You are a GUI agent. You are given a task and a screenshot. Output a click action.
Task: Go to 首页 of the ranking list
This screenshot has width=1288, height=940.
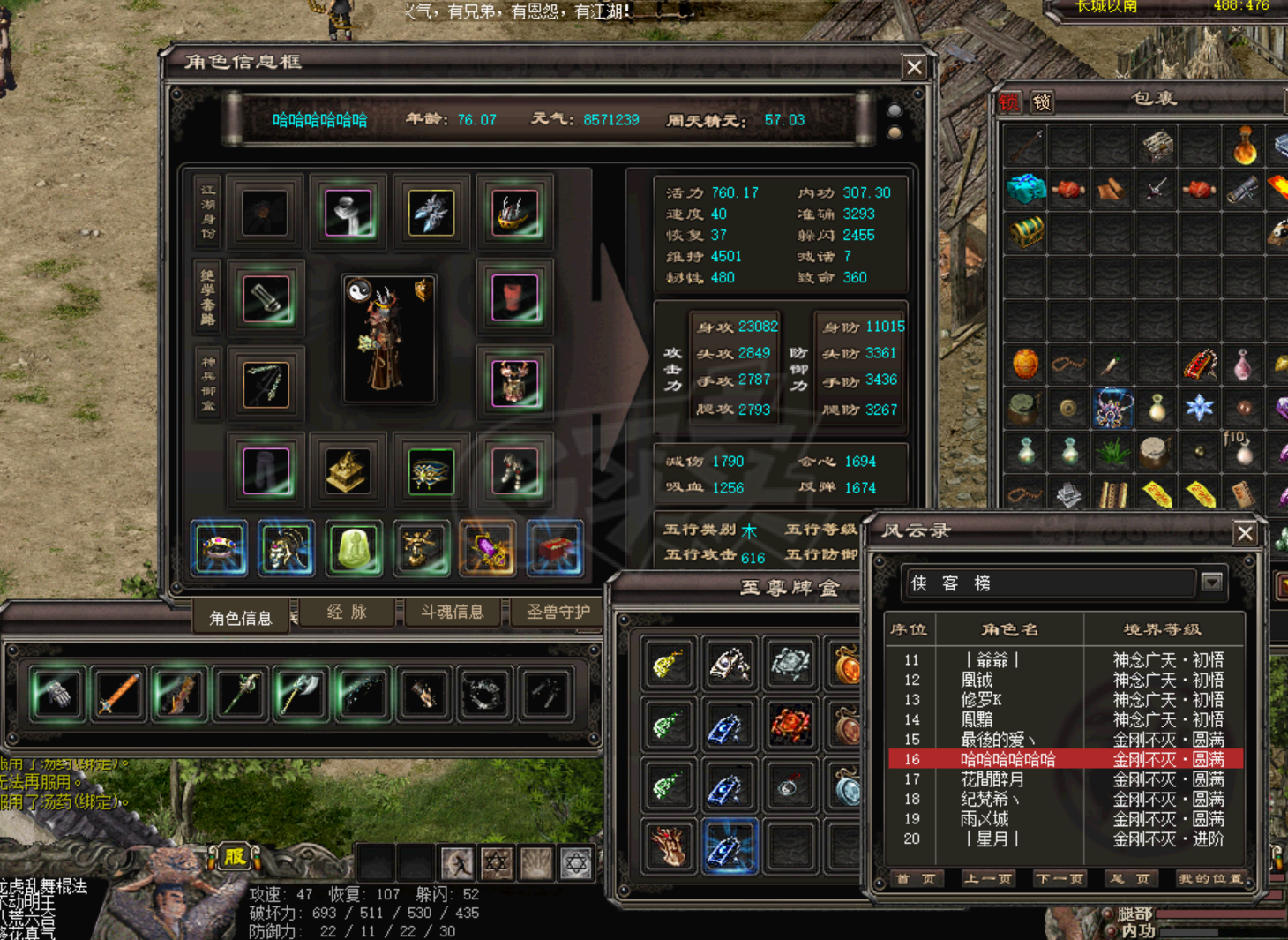[915, 878]
